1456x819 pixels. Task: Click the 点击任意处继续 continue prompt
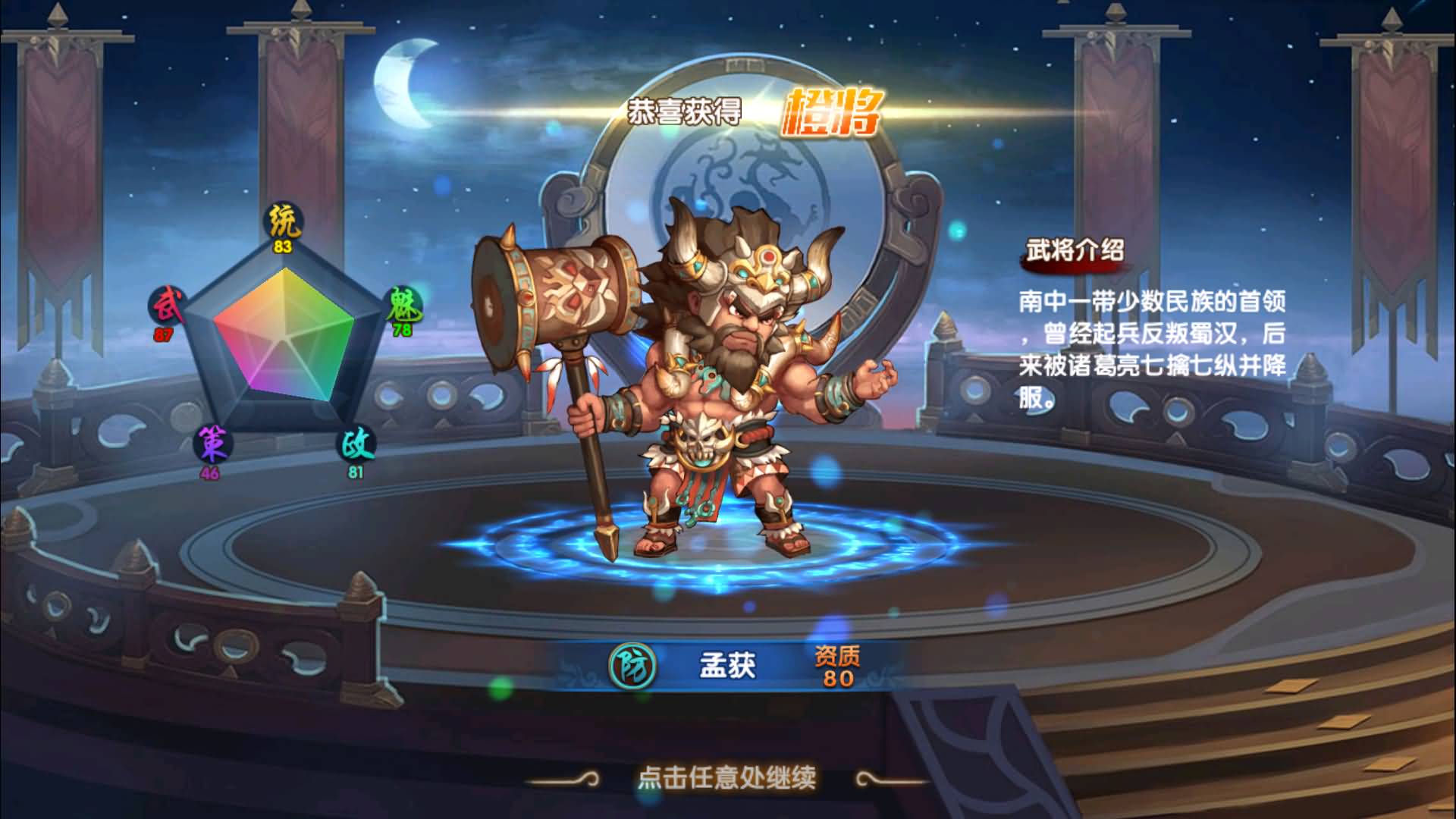pyautogui.click(x=726, y=777)
